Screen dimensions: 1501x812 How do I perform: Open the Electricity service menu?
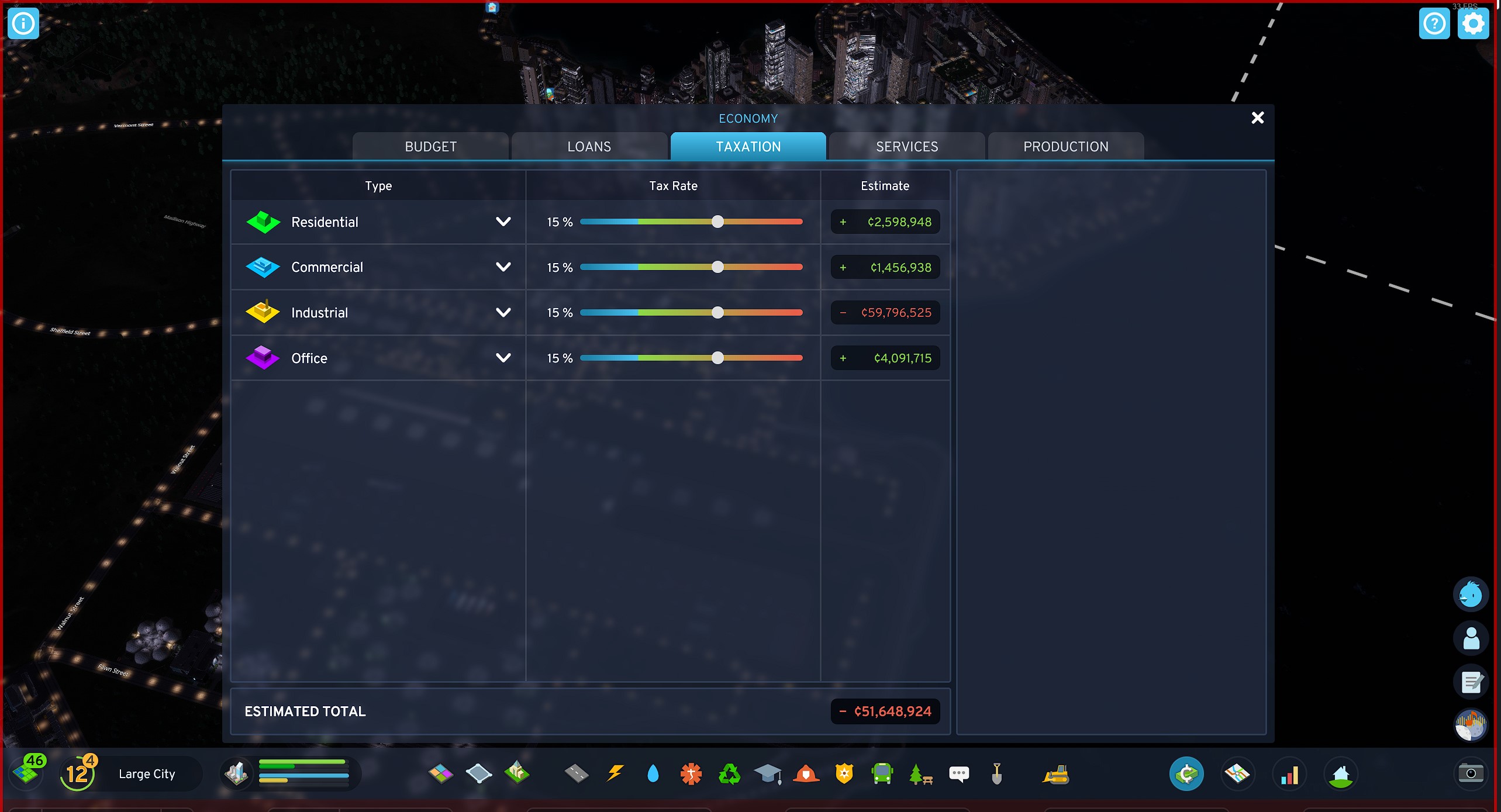(x=614, y=773)
